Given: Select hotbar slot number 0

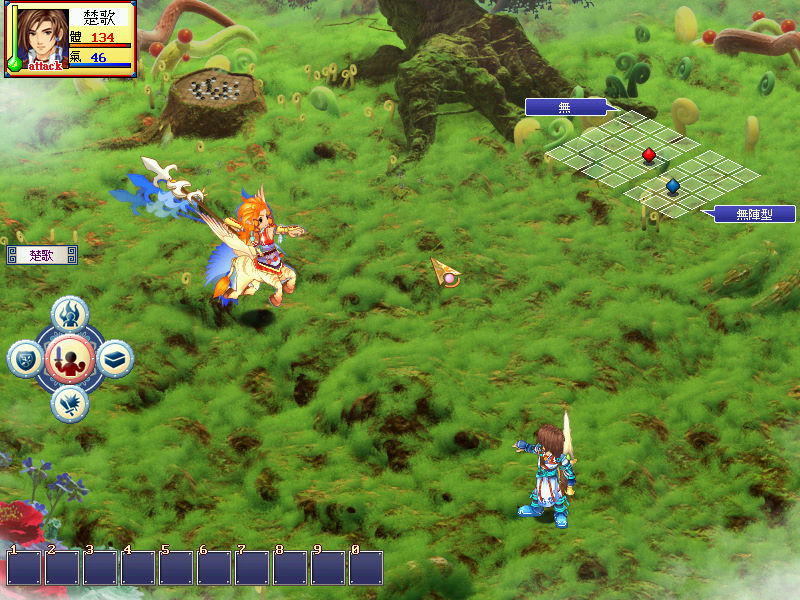Looking at the screenshot, I should click(366, 567).
